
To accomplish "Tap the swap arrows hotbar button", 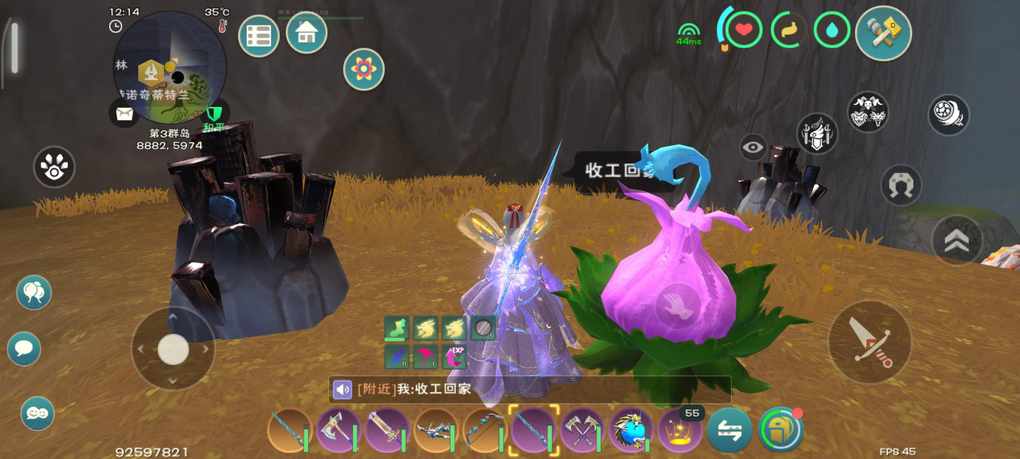I will (730, 431).
